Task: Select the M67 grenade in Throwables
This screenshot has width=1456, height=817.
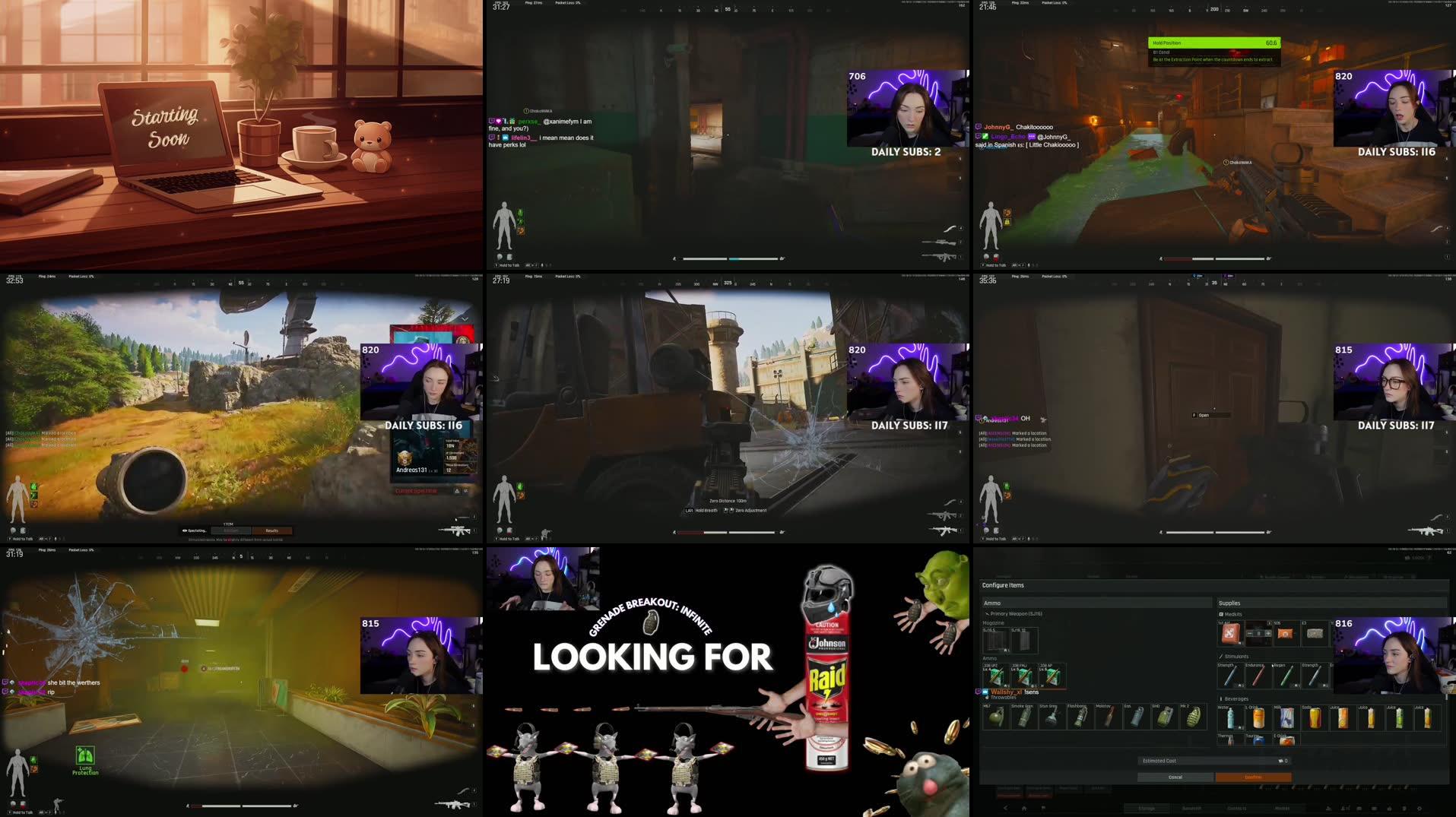Action: click(x=996, y=716)
